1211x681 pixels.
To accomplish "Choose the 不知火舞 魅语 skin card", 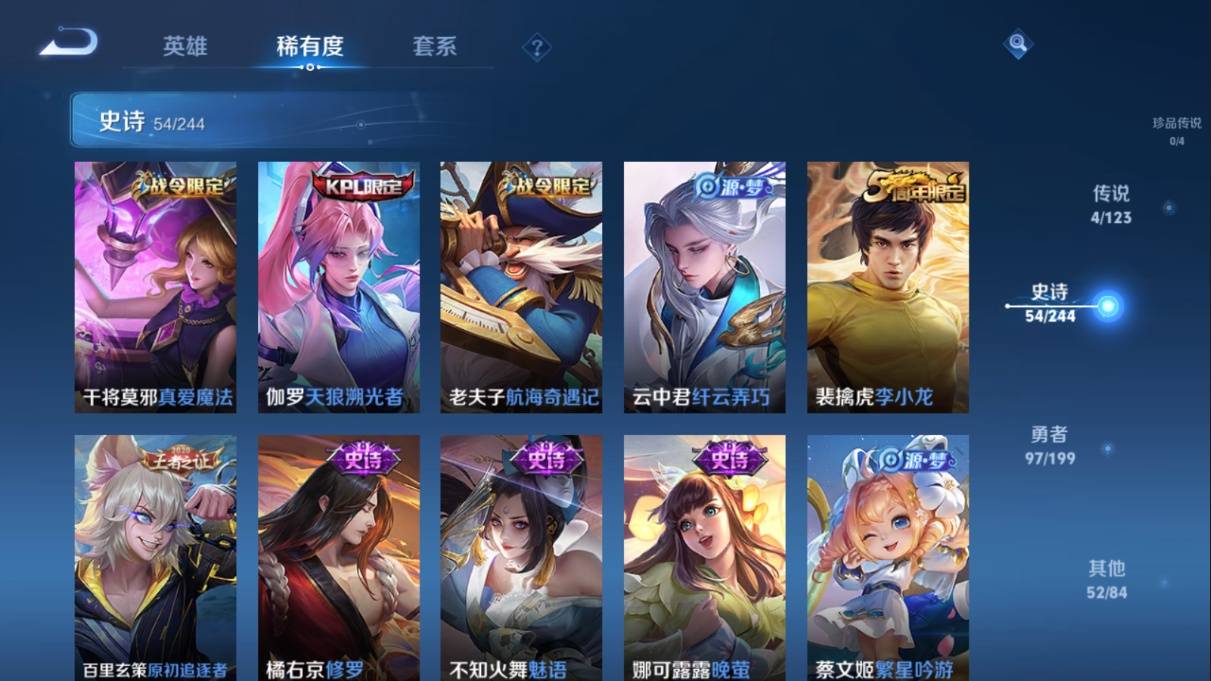I will 521,557.
